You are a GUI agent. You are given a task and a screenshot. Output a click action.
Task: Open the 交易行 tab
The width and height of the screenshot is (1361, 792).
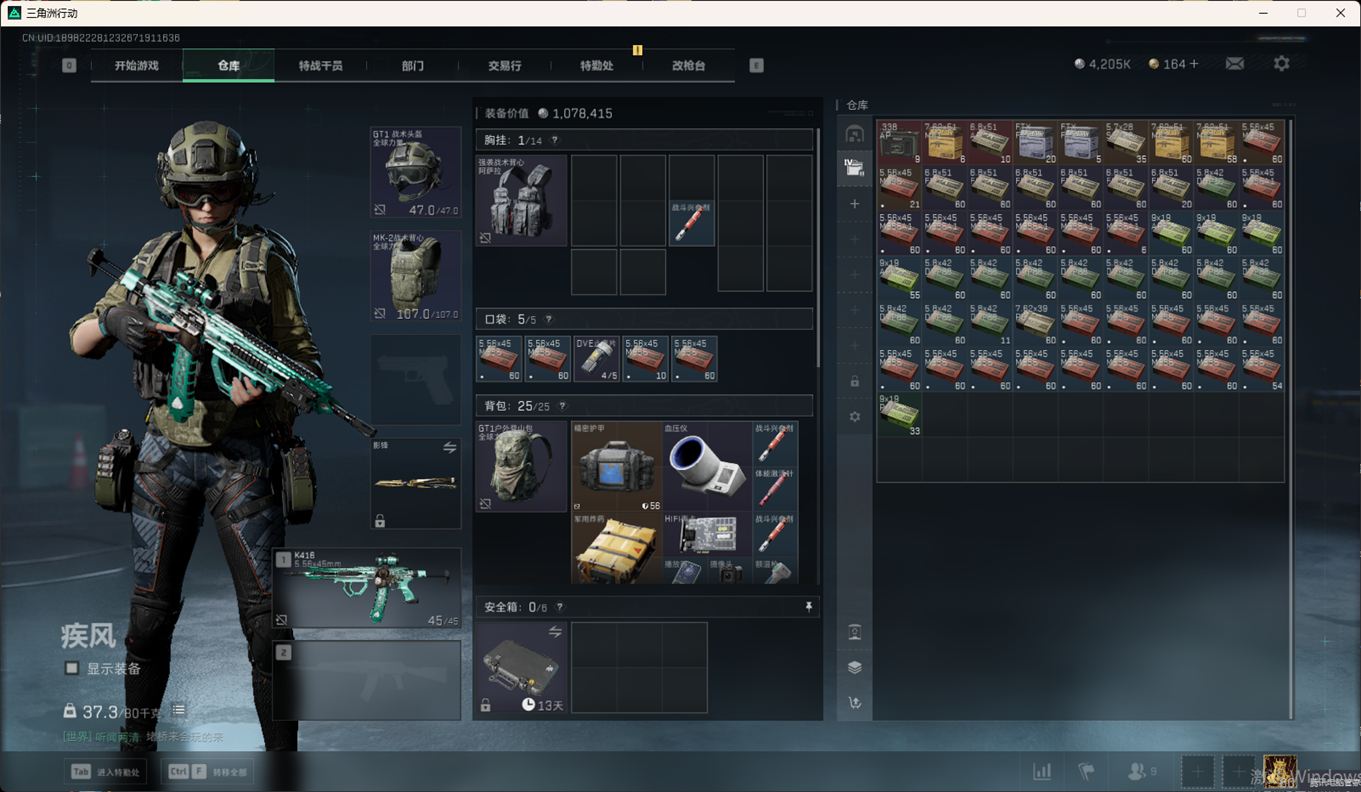click(504, 66)
